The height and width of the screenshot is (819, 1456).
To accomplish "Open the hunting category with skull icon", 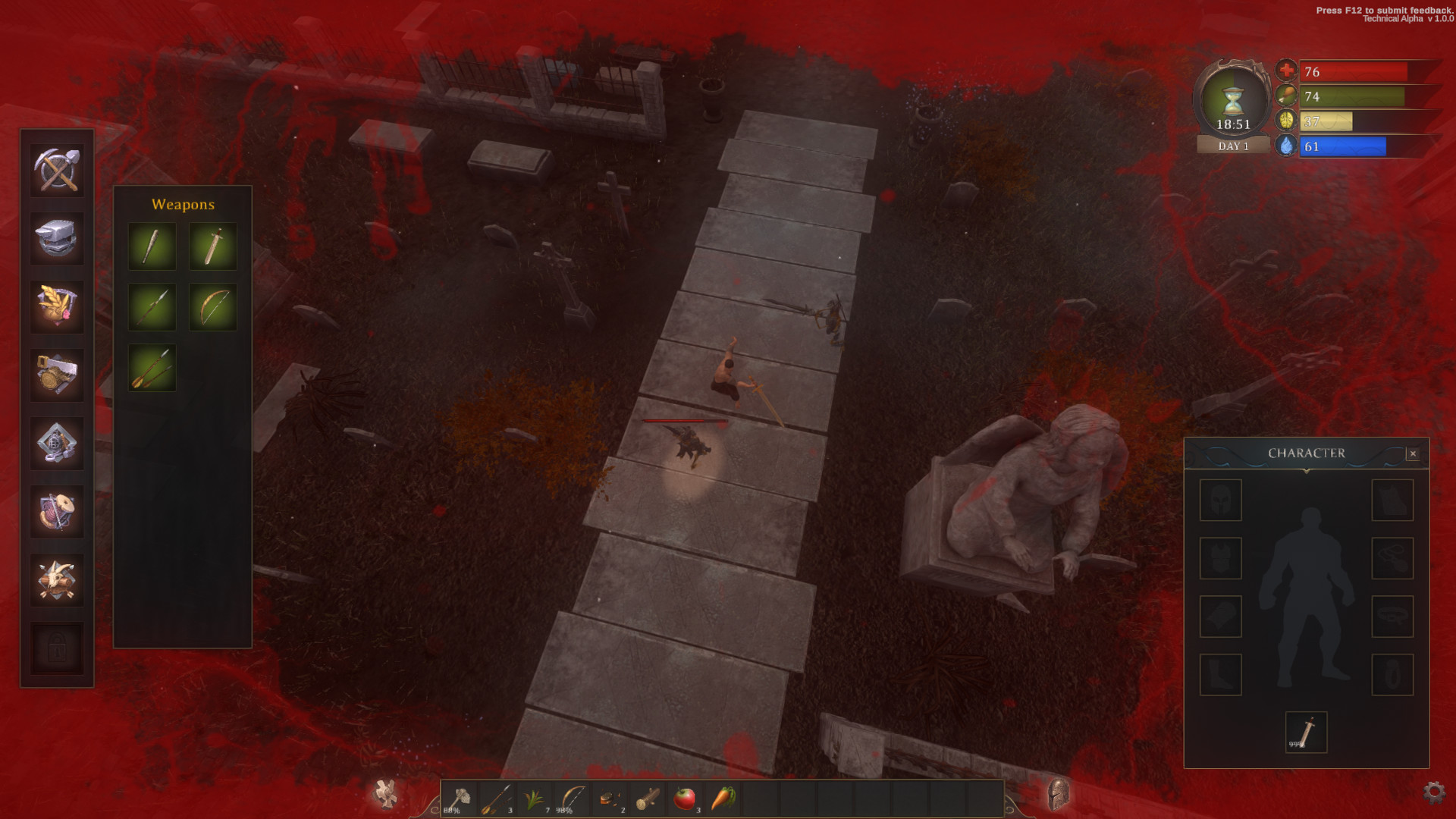I will 57,576.
